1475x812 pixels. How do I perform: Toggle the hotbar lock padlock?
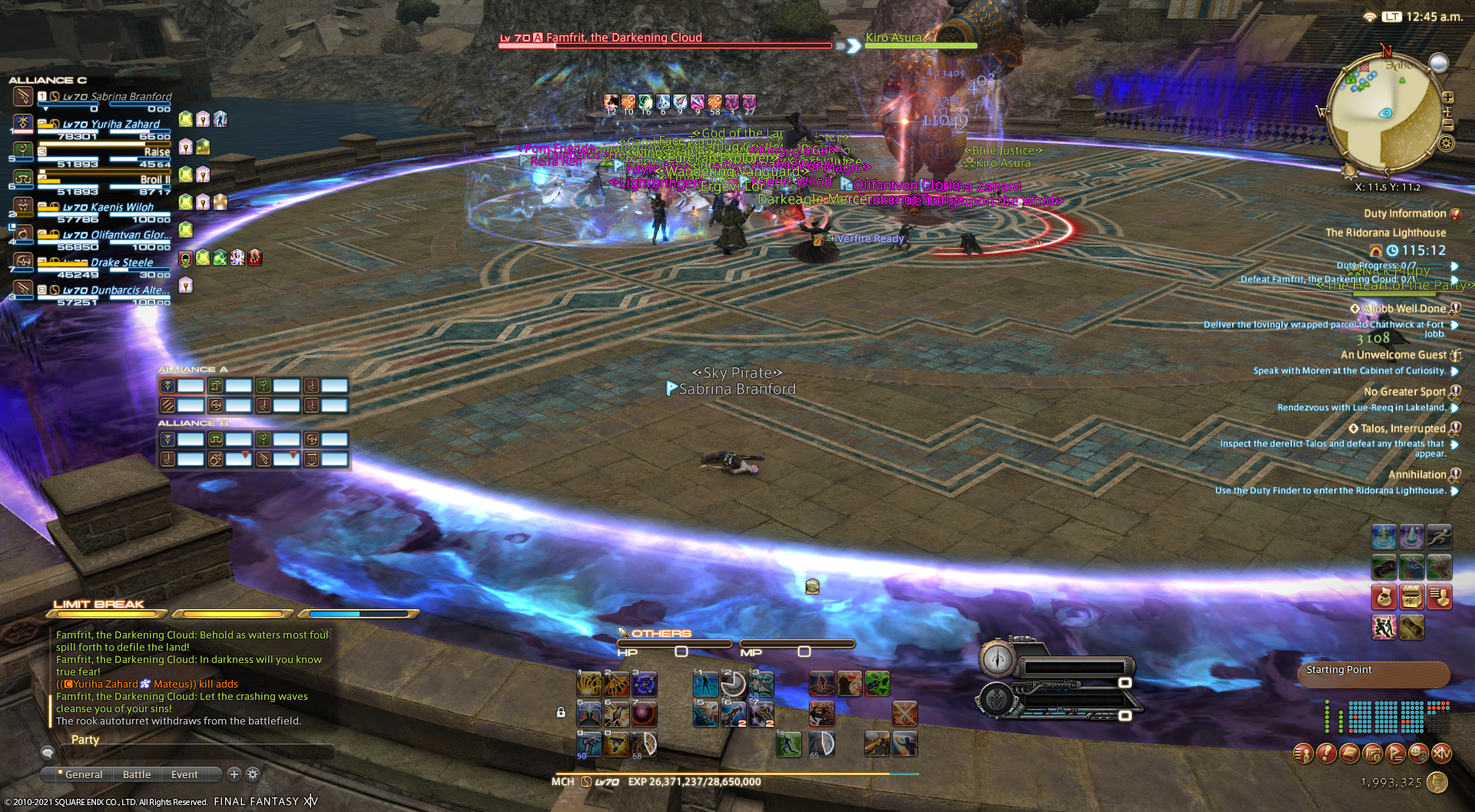point(561,712)
